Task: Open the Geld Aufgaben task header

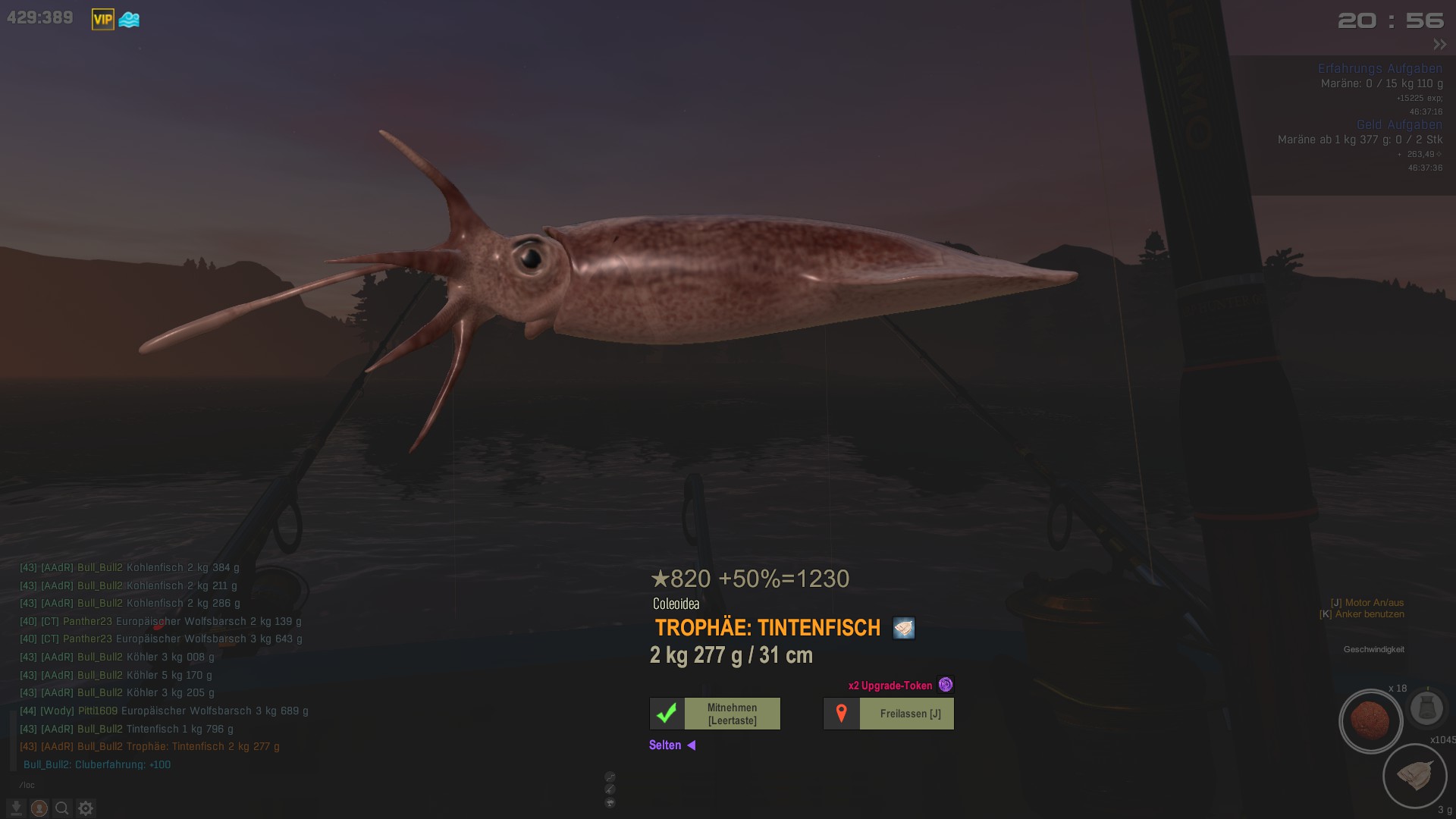Action: [1398, 124]
